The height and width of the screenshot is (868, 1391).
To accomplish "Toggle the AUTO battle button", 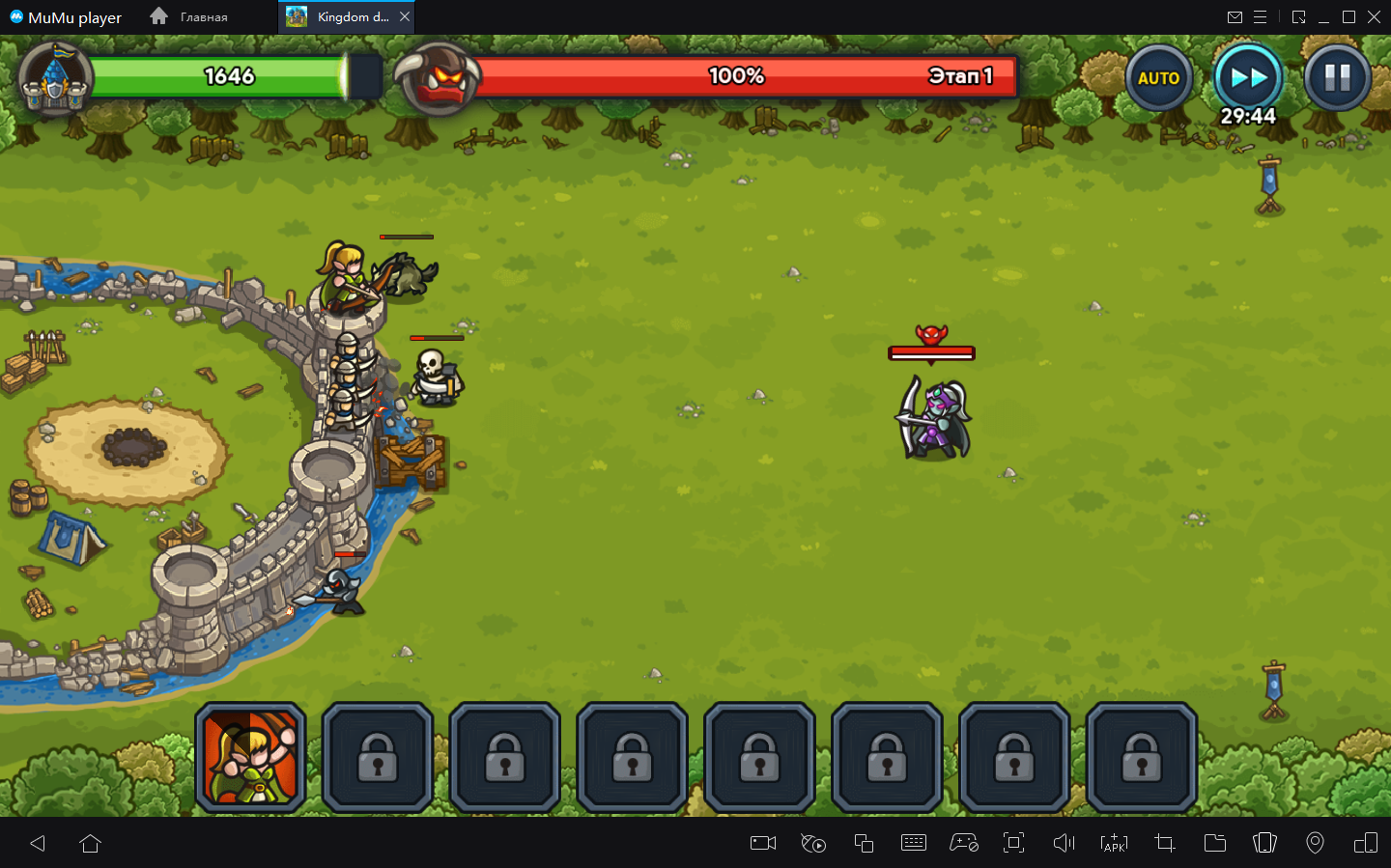I will pyautogui.click(x=1158, y=78).
